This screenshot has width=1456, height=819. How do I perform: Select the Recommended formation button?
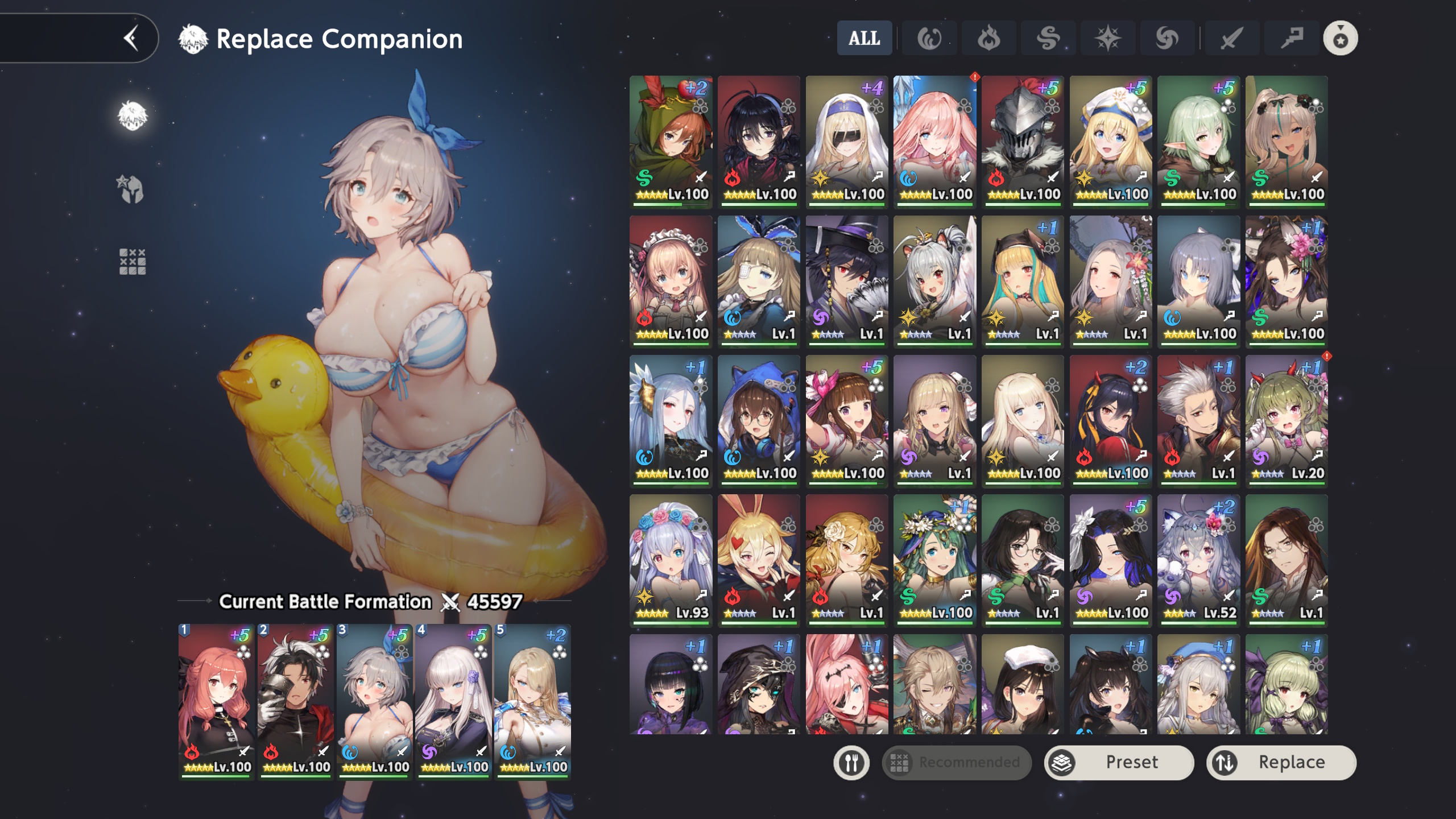tap(957, 762)
